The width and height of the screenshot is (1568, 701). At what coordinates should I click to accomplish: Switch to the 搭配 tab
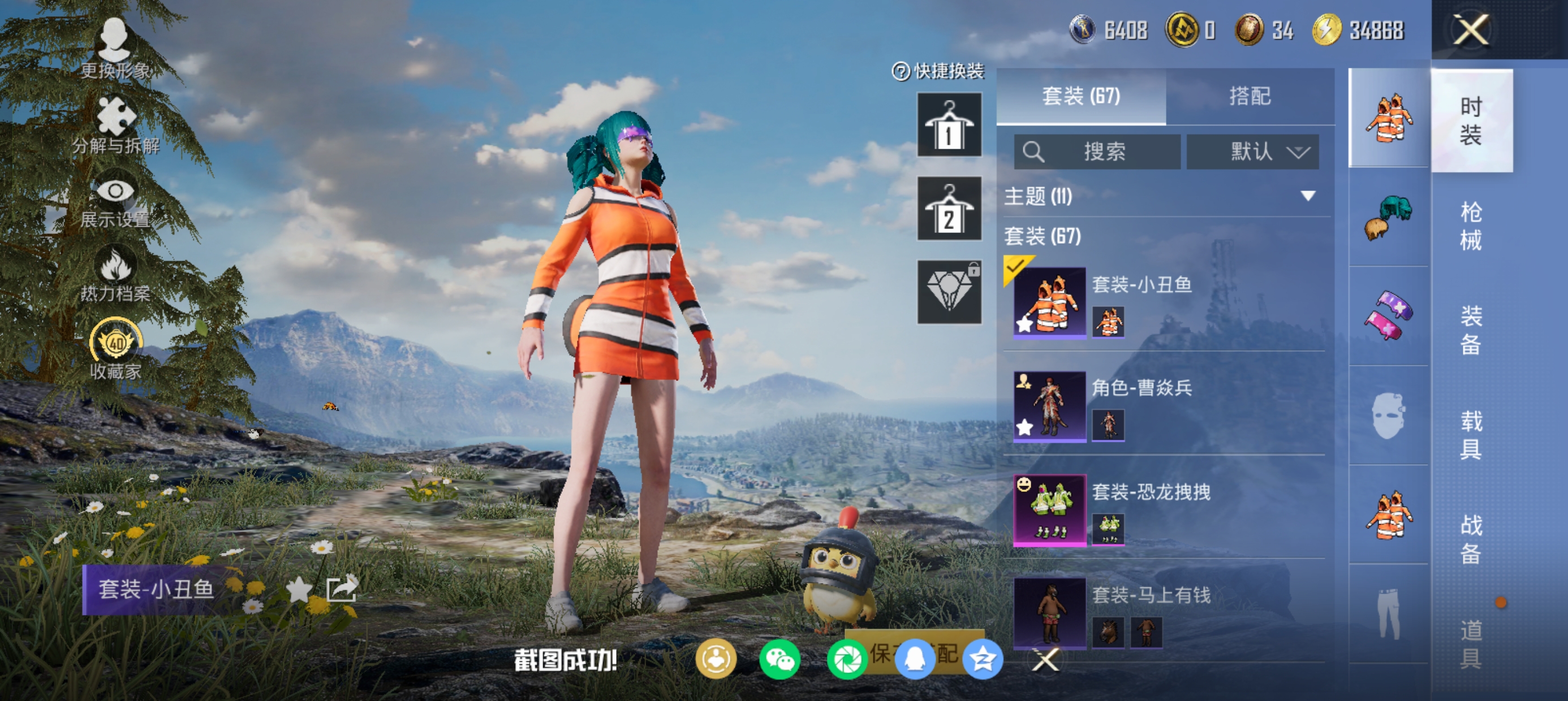pos(1249,96)
